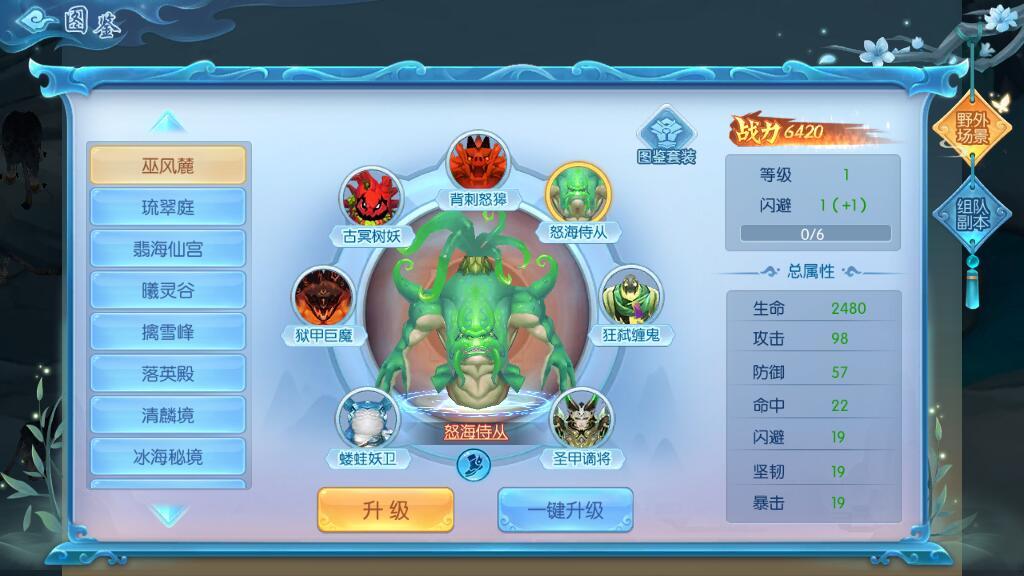
Task: Click the 升级 upgrade button
Action: click(x=385, y=510)
